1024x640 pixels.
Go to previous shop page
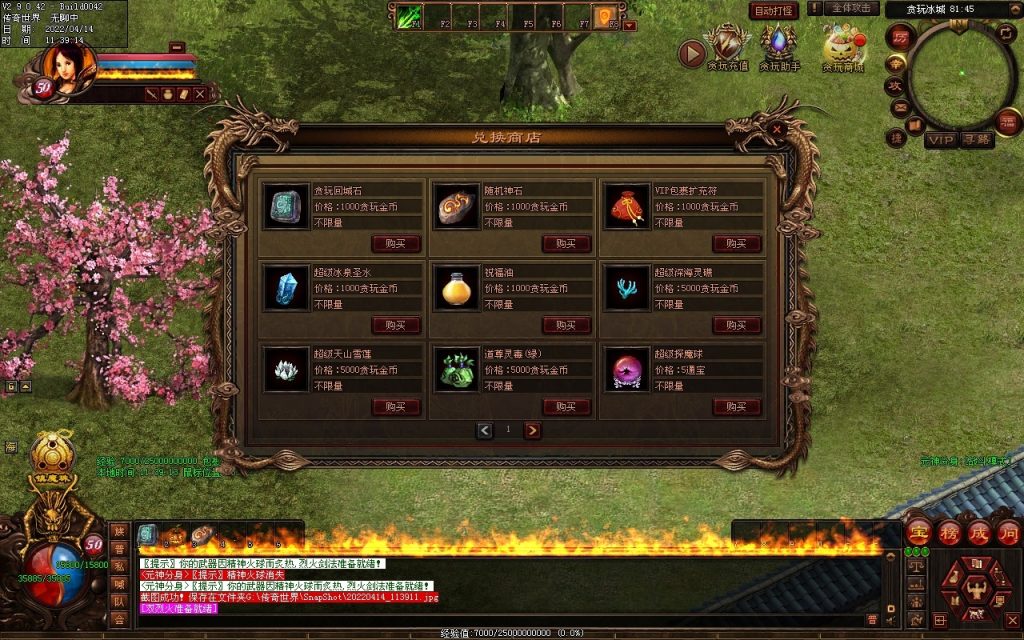[485, 430]
